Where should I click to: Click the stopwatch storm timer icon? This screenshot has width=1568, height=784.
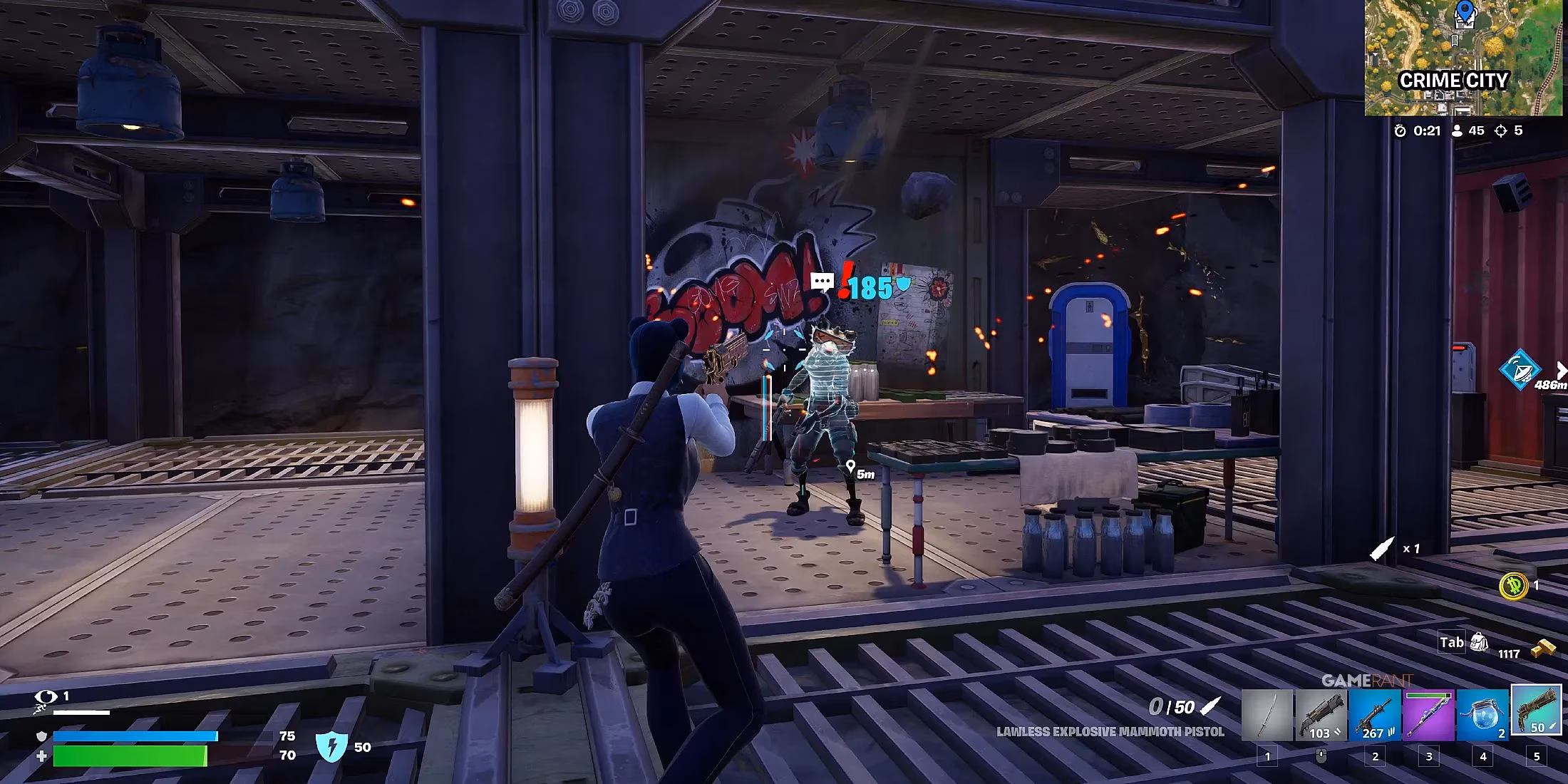[1399, 130]
